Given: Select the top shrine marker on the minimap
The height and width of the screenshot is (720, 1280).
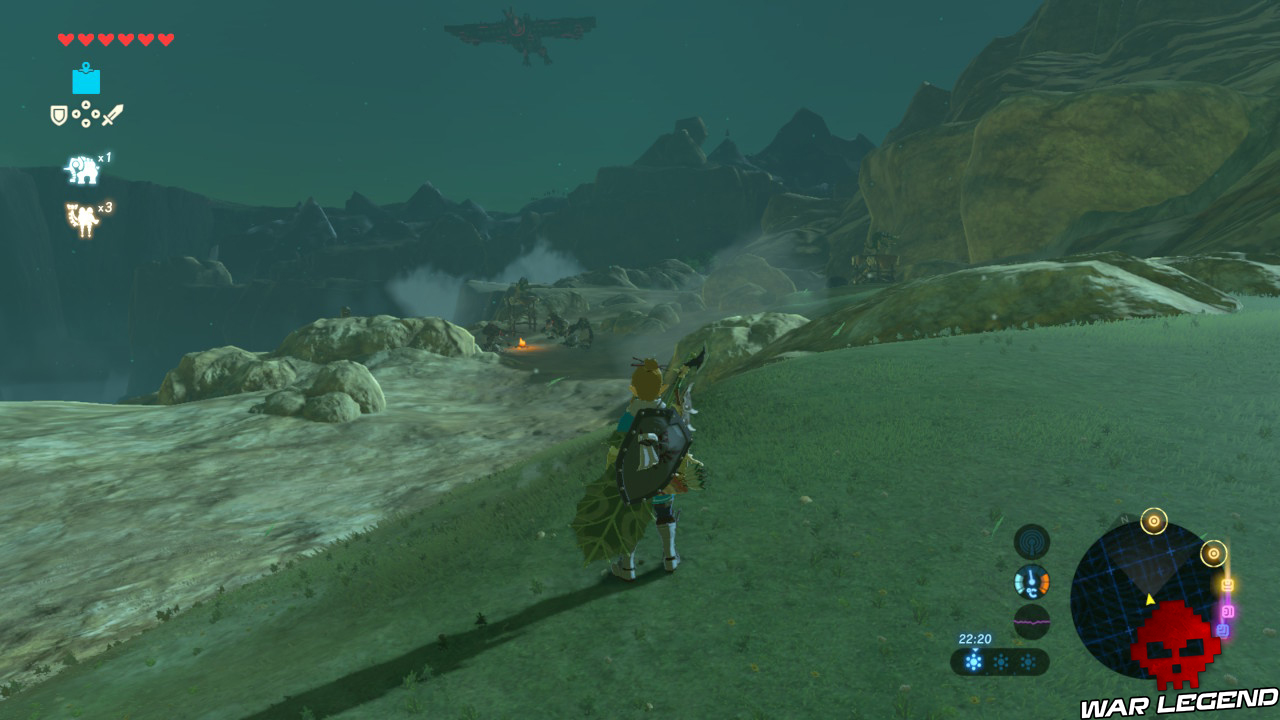Looking at the screenshot, I should (1153, 520).
